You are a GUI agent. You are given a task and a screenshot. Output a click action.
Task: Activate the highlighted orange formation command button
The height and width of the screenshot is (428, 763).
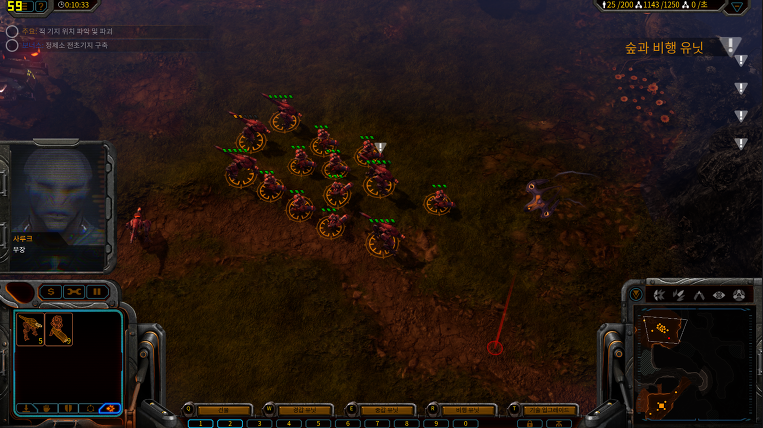(x=110, y=408)
